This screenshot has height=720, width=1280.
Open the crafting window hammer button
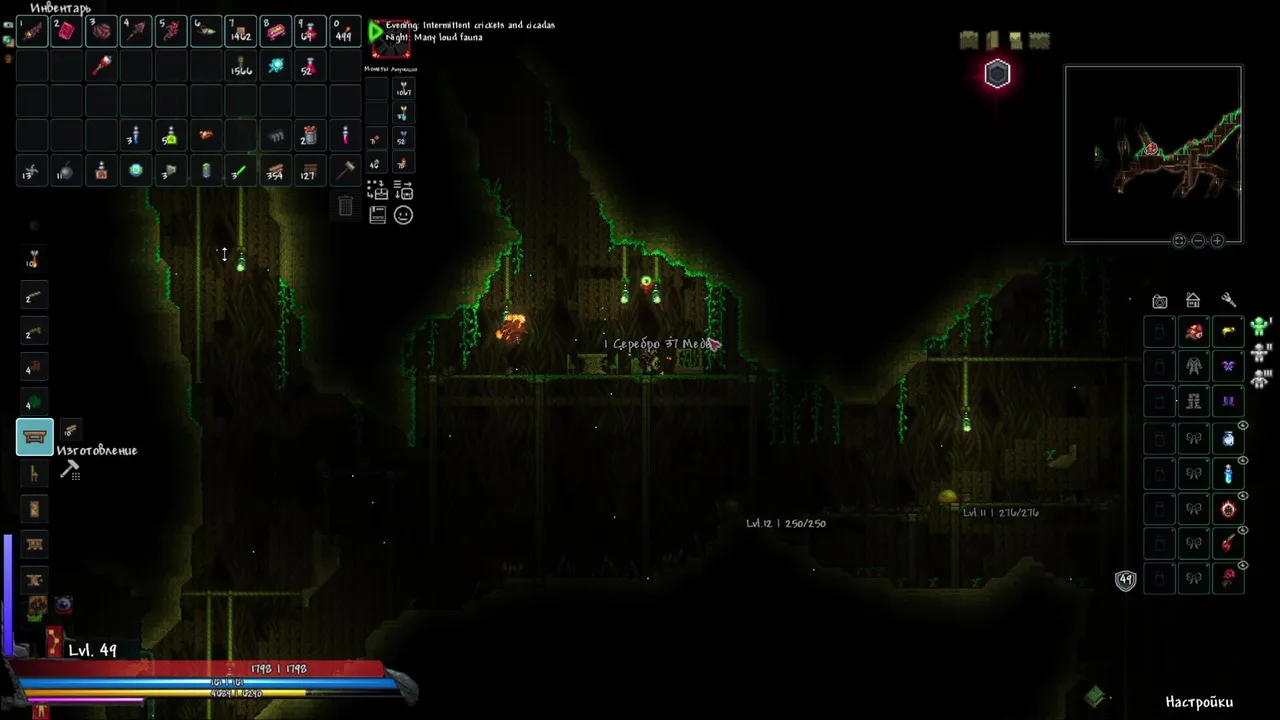point(70,469)
